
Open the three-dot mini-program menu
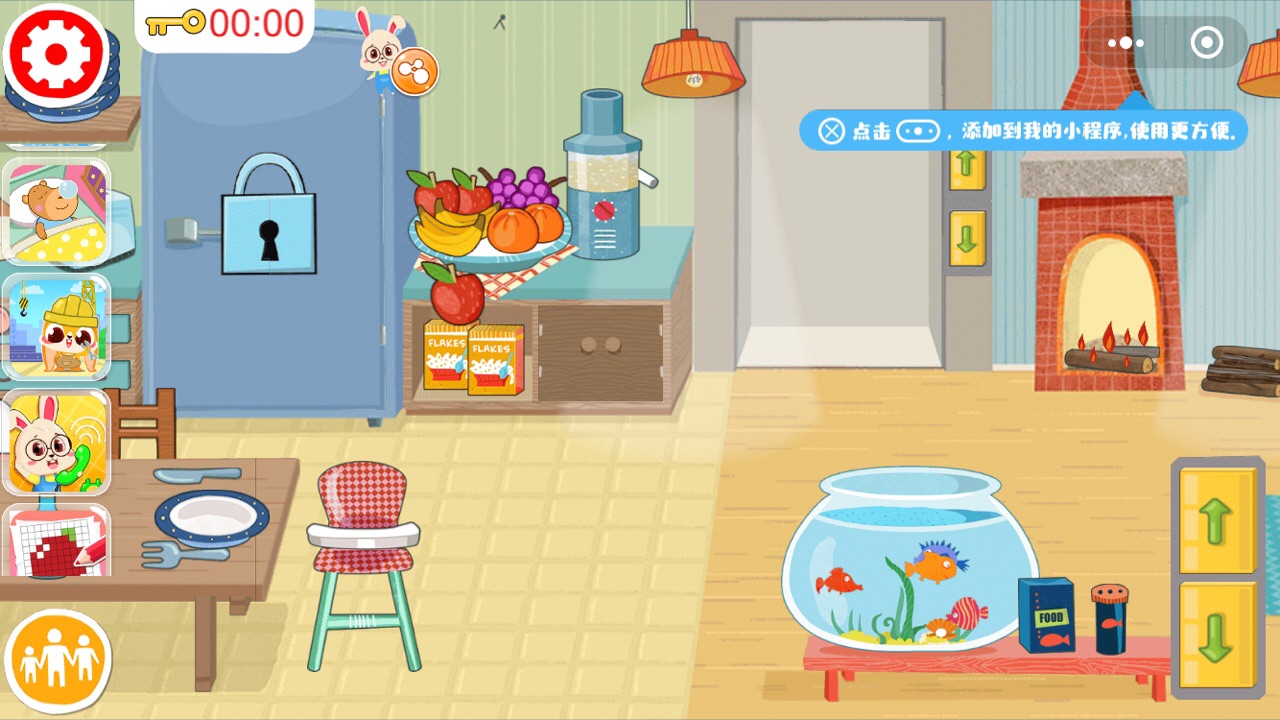(x=1126, y=43)
